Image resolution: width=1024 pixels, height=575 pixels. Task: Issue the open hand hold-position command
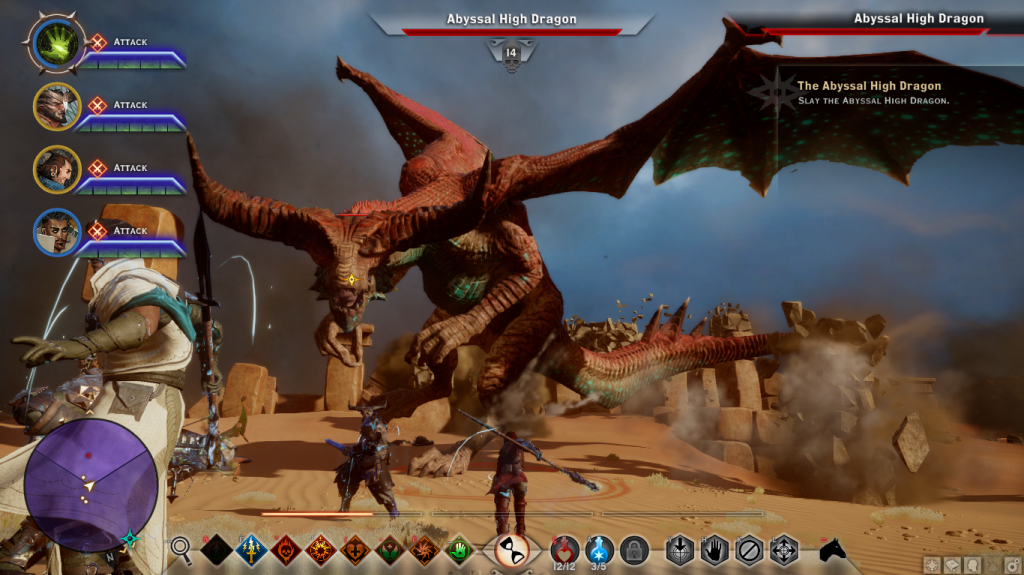point(714,549)
